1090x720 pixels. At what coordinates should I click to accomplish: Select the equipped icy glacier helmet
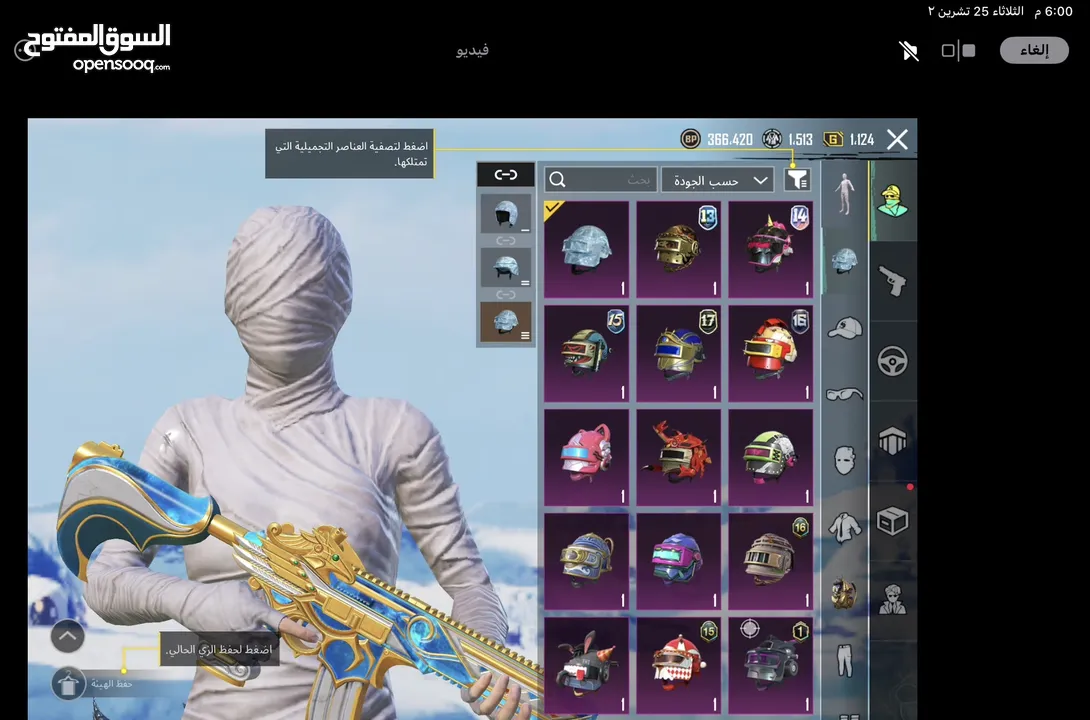tap(587, 249)
